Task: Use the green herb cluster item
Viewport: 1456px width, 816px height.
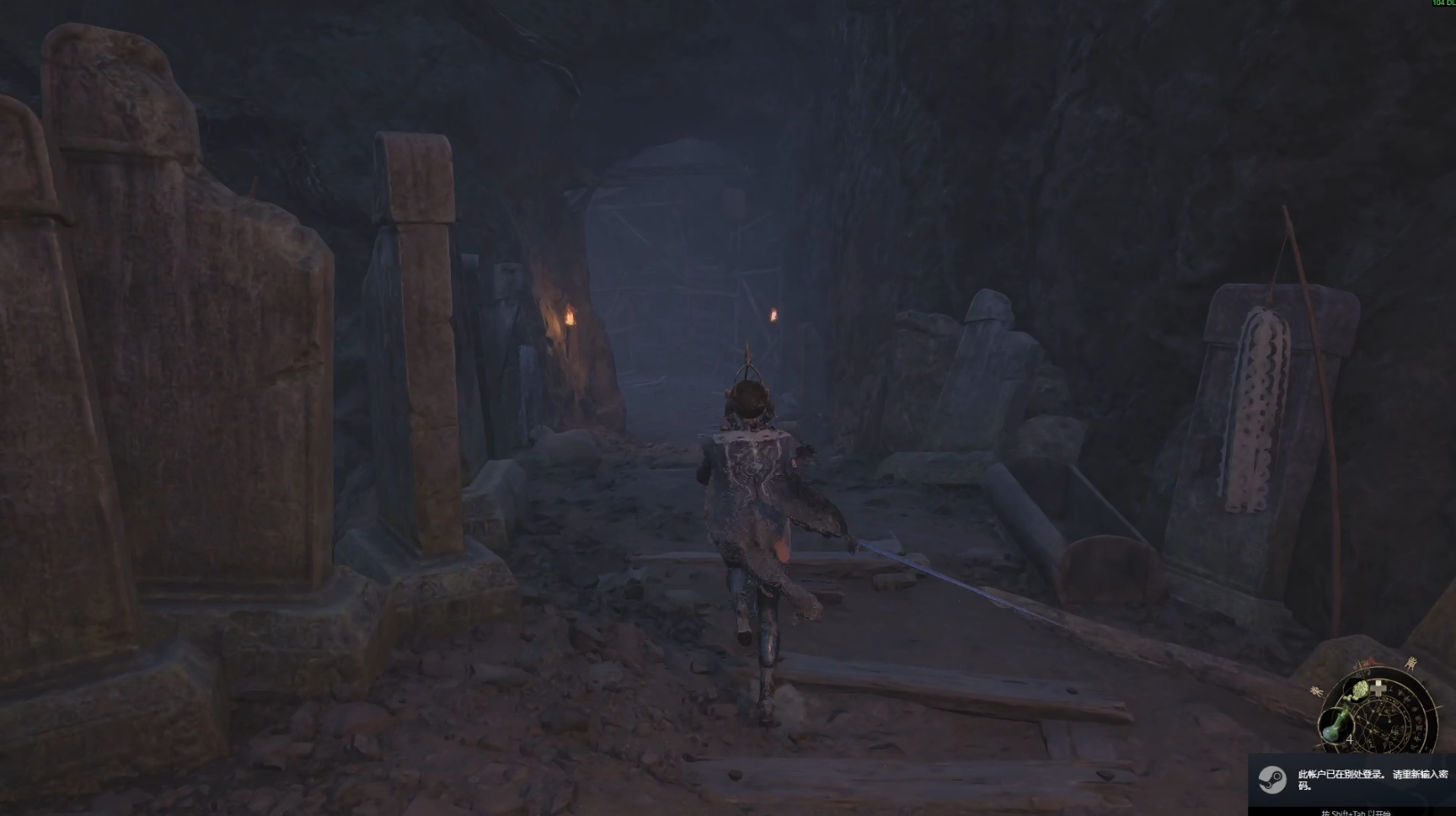Action: (1362, 691)
